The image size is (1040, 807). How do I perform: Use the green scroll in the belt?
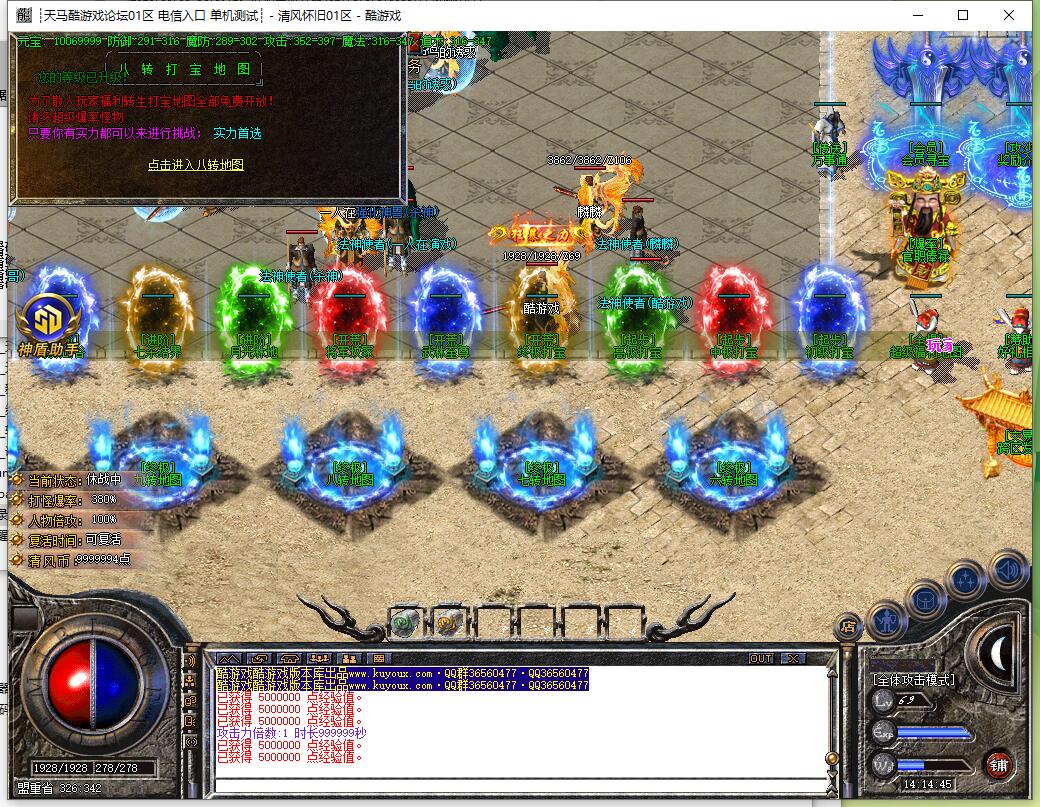click(x=404, y=622)
